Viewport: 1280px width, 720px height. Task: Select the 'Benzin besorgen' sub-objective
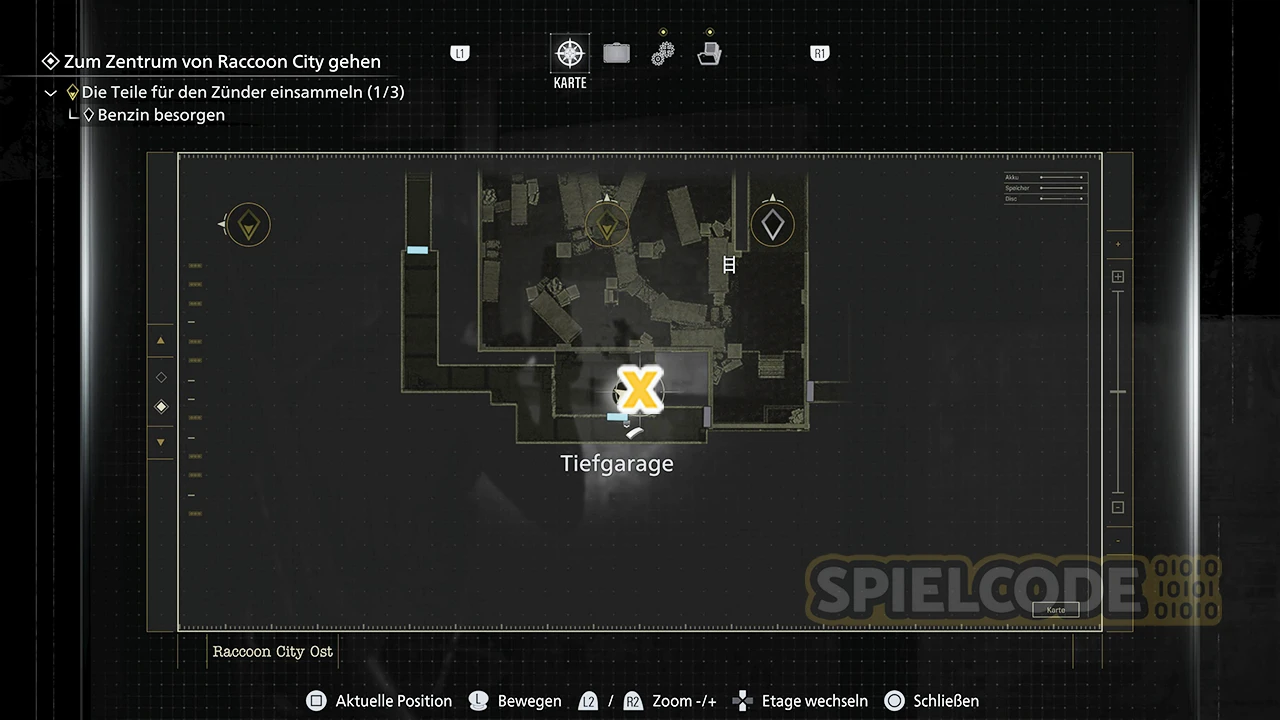[x=160, y=115]
